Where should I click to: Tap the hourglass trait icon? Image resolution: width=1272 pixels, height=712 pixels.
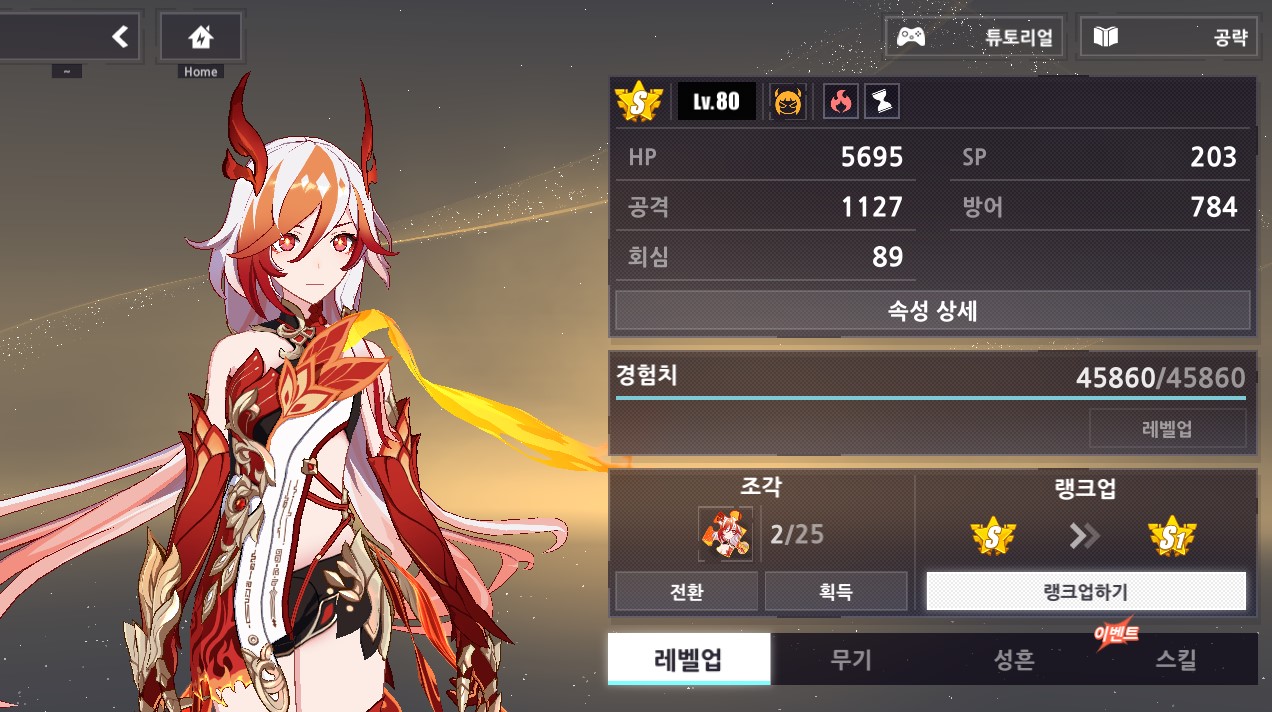coord(881,101)
